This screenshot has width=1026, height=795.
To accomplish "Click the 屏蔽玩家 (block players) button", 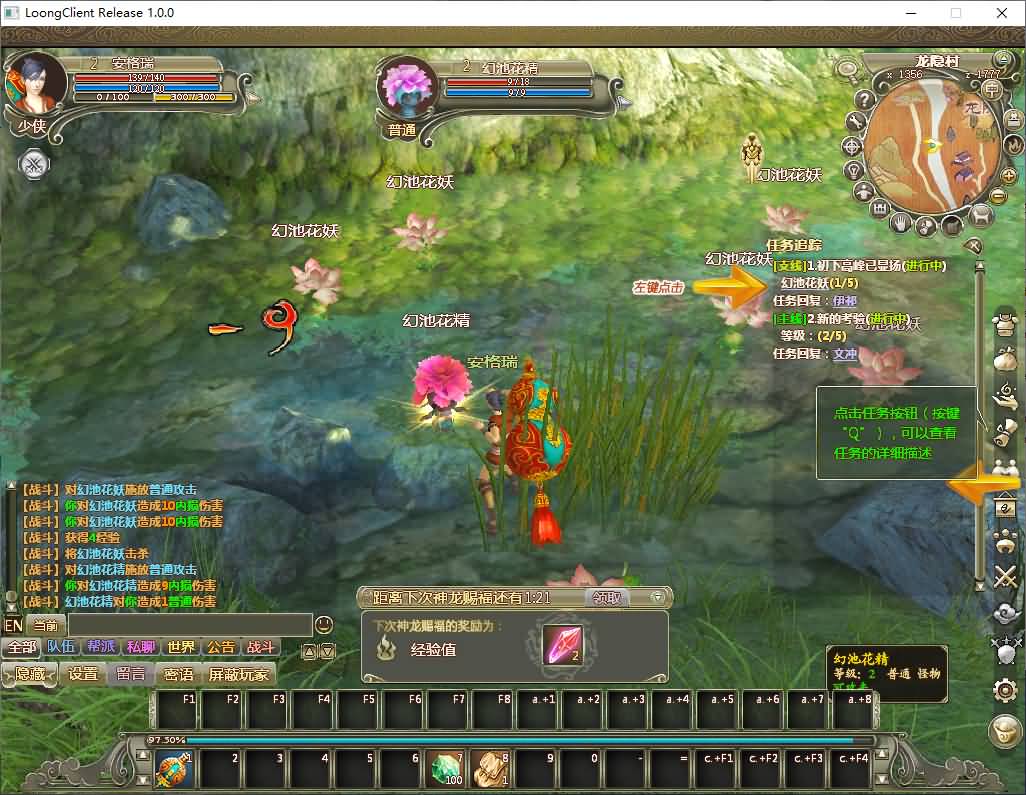I will point(239,674).
